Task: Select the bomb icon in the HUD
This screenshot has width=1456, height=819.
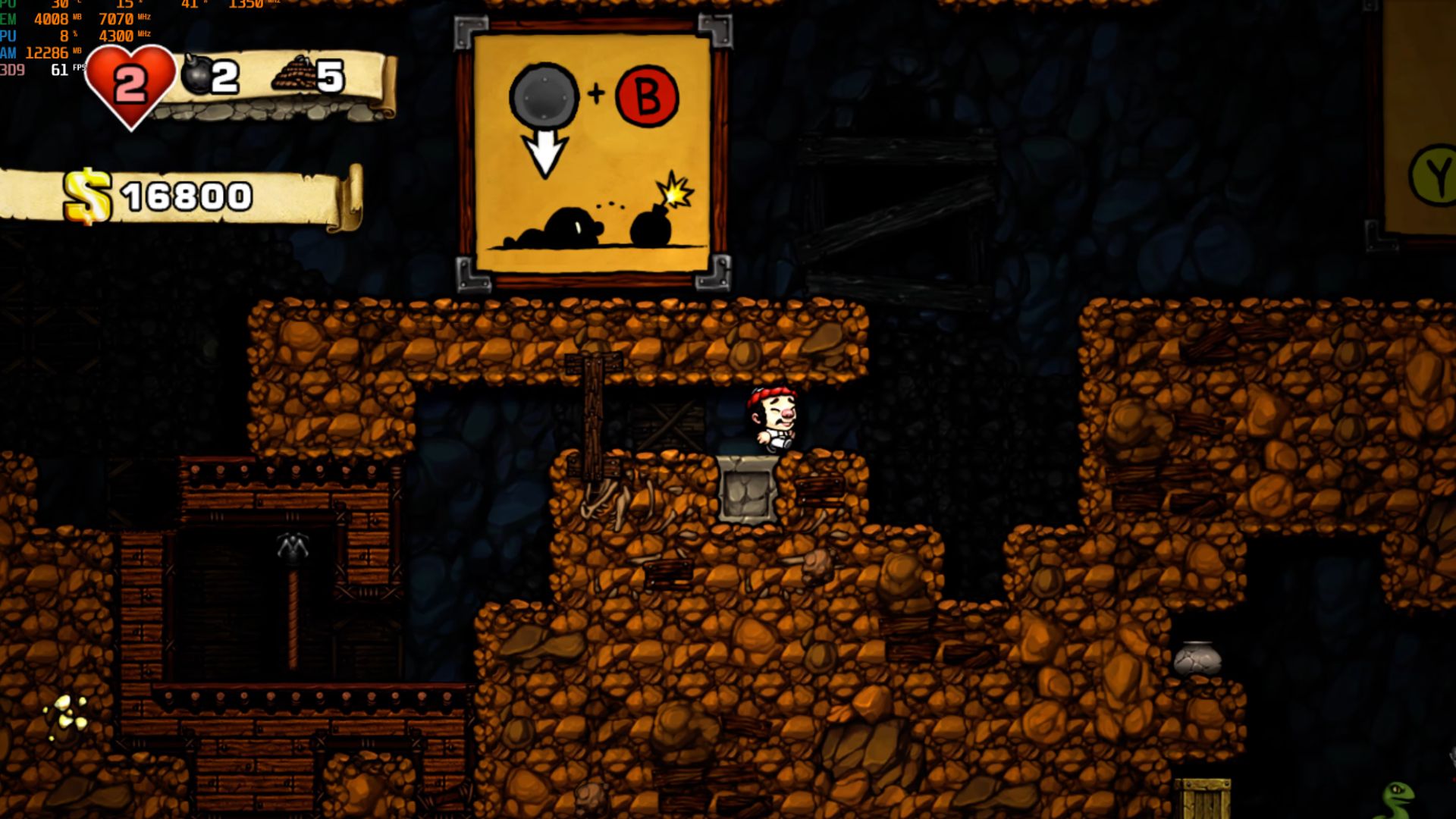Action: coord(196,74)
